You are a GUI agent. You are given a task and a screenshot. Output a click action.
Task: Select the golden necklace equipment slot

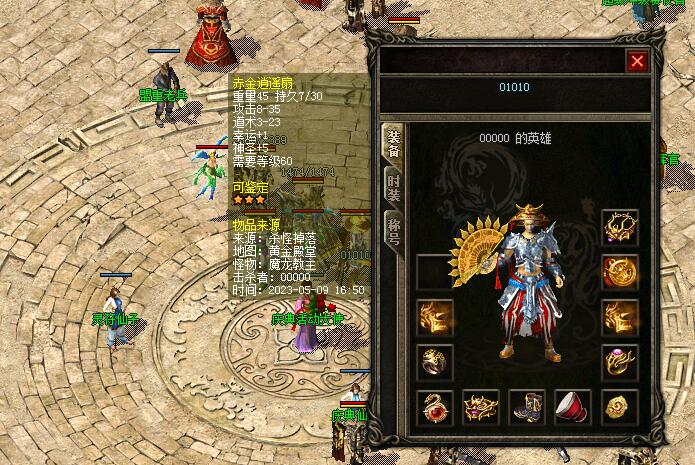coord(620,227)
